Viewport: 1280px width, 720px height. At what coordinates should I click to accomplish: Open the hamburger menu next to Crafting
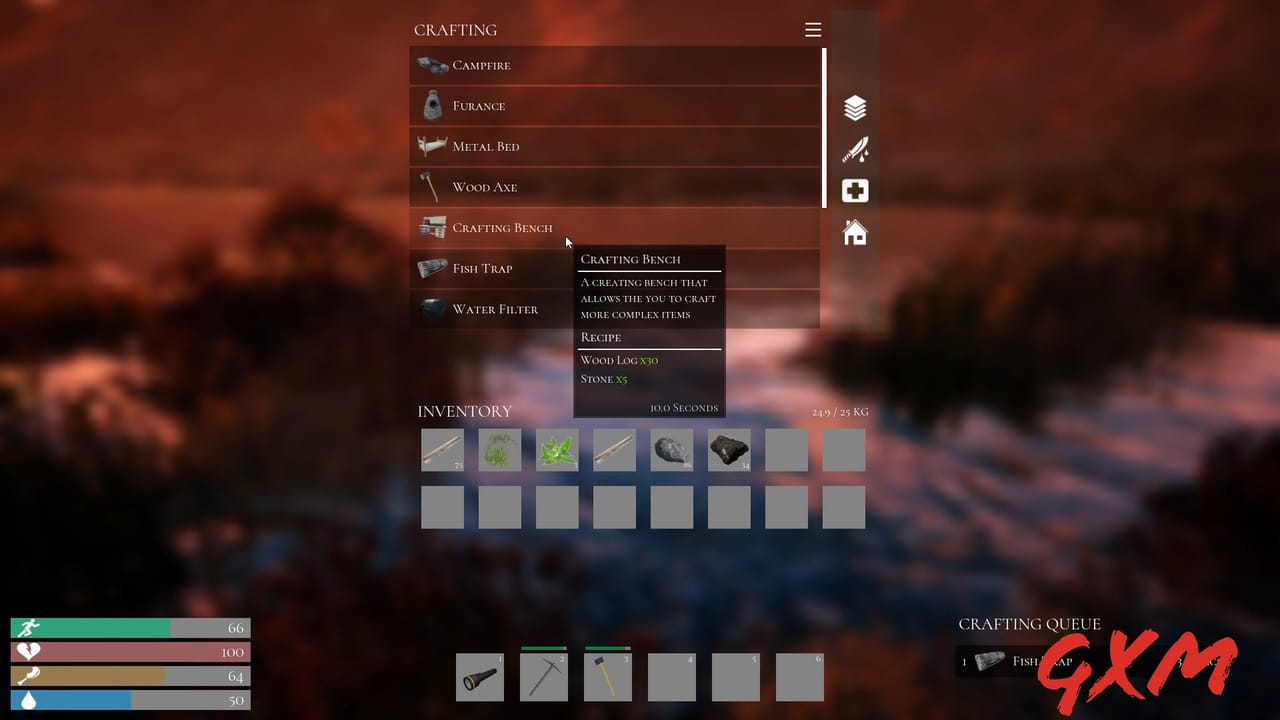coord(813,29)
